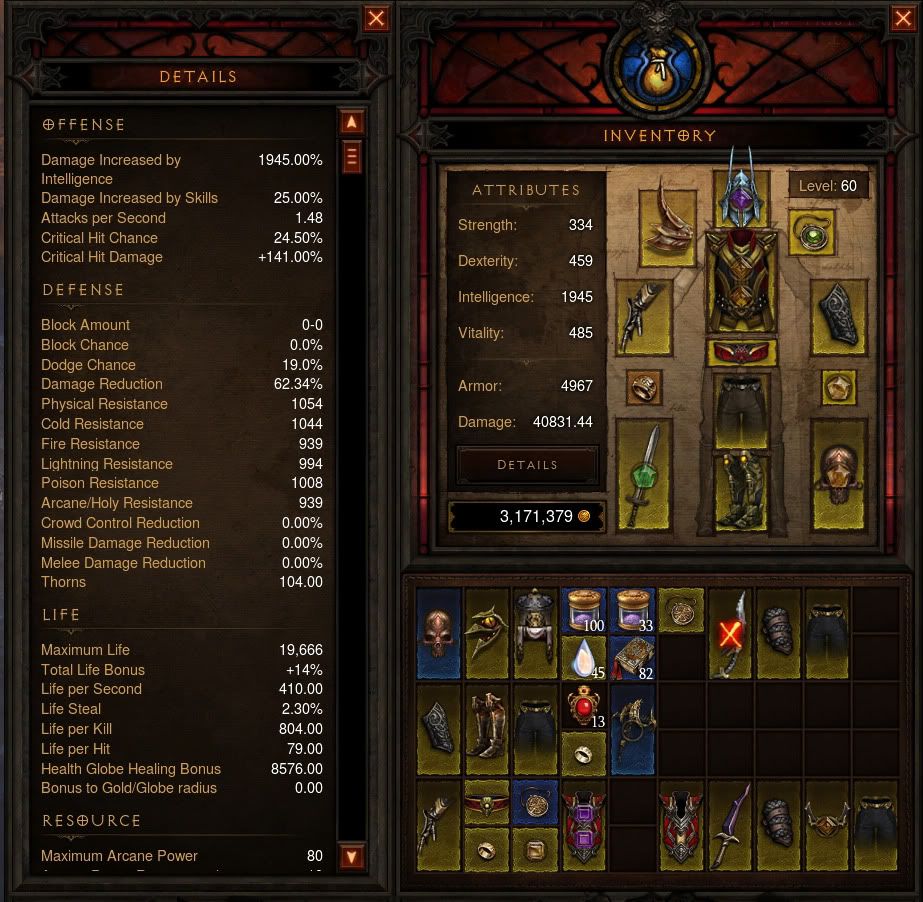Image resolution: width=923 pixels, height=902 pixels.
Task: Select the equipped chest armor slot
Action: pos(740,281)
